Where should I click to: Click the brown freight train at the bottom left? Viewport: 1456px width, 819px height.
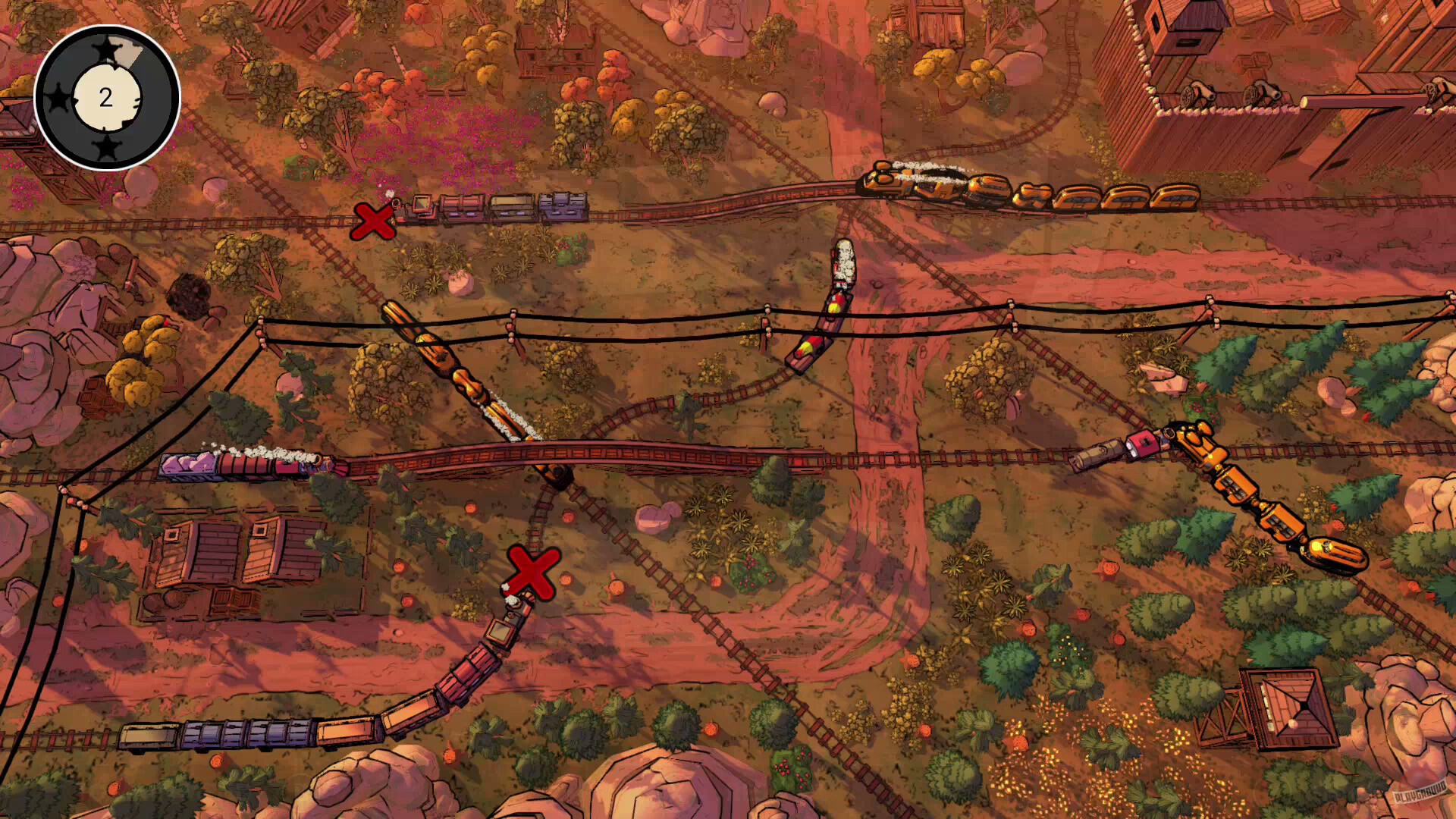pos(227,732)
